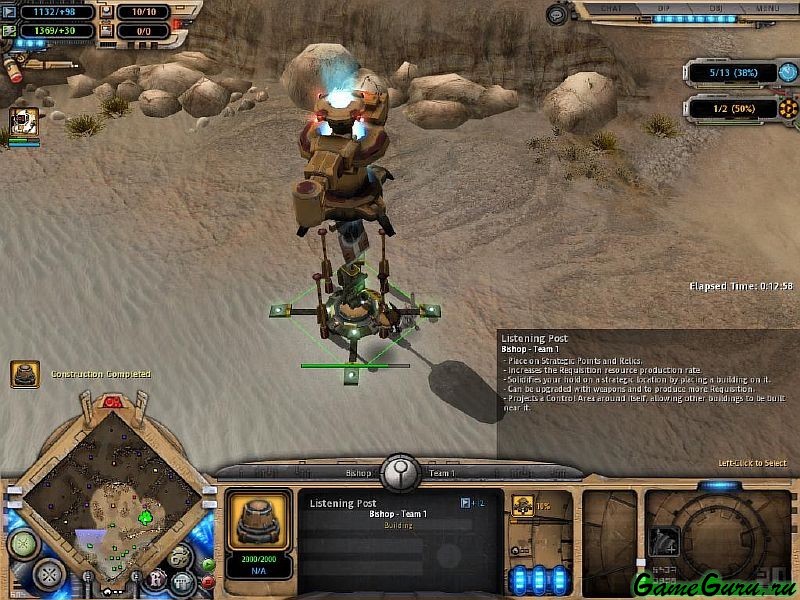Viewport: 800px width, 600px height.
Task: Open the CHAT tab in the top bar
Action: click(613, 8)
